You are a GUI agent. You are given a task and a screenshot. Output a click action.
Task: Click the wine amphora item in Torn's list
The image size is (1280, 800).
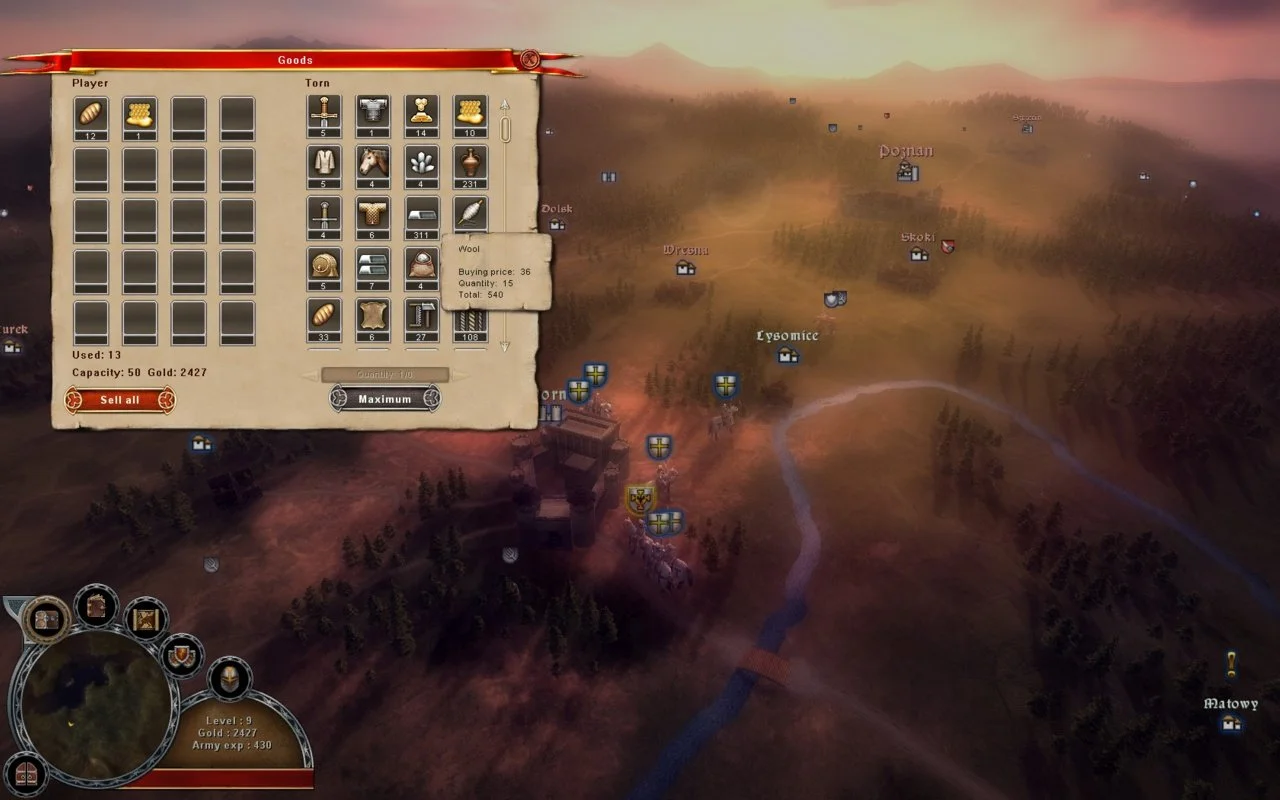click(x=469, y=162)
